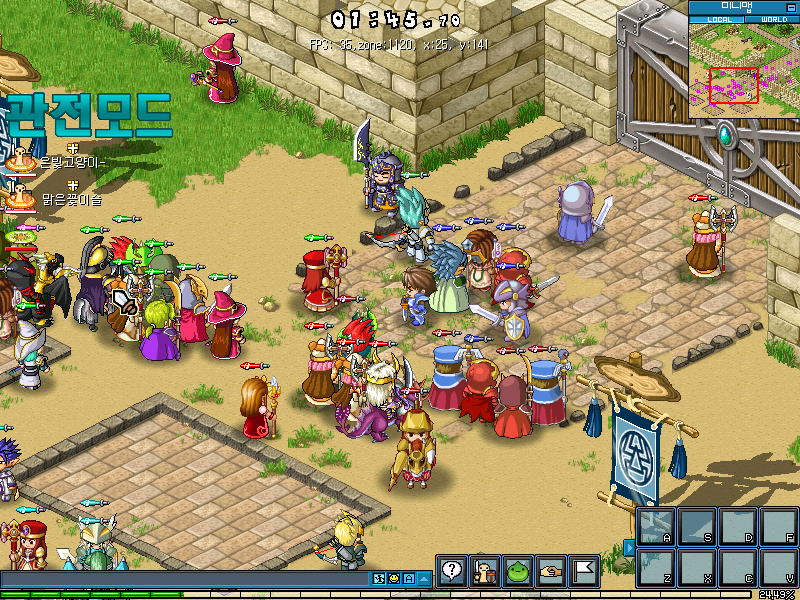Open the handshake trade button

550,570
